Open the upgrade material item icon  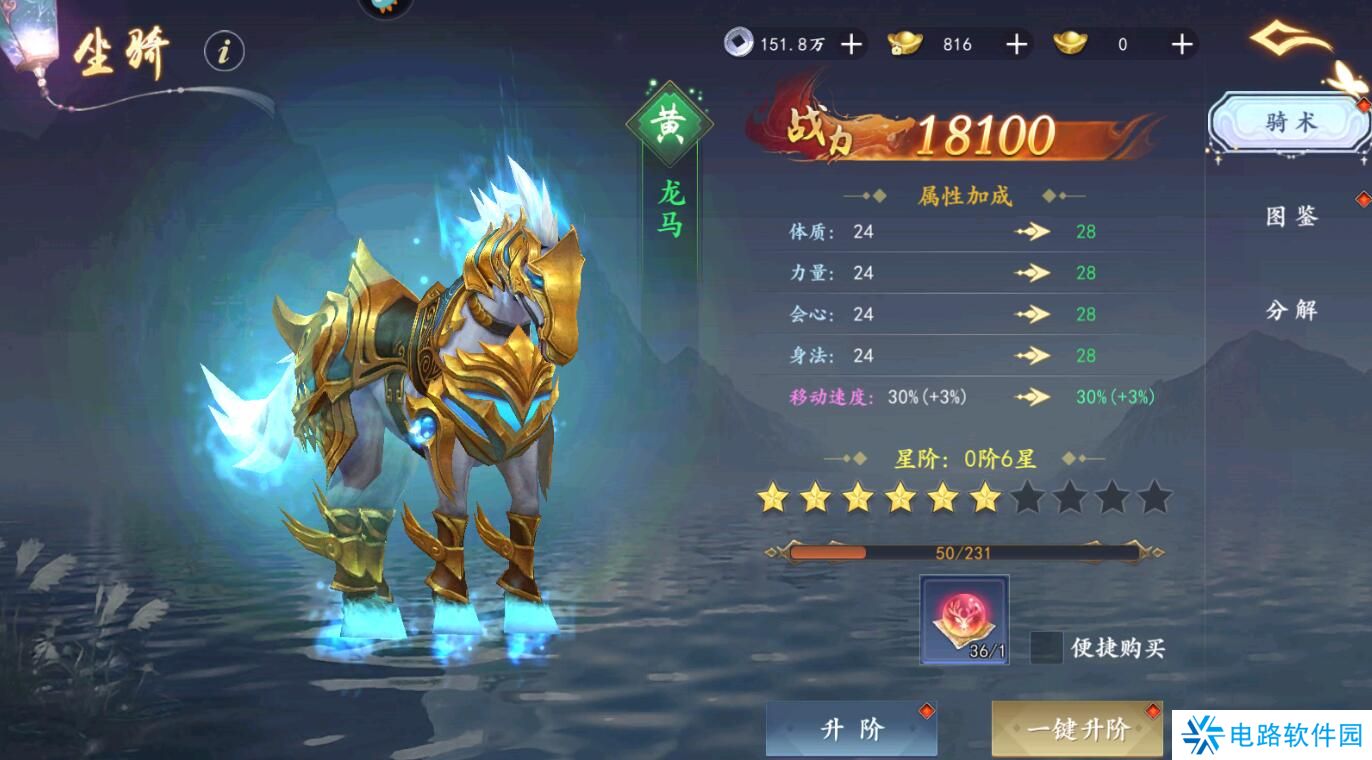point(963,619)
